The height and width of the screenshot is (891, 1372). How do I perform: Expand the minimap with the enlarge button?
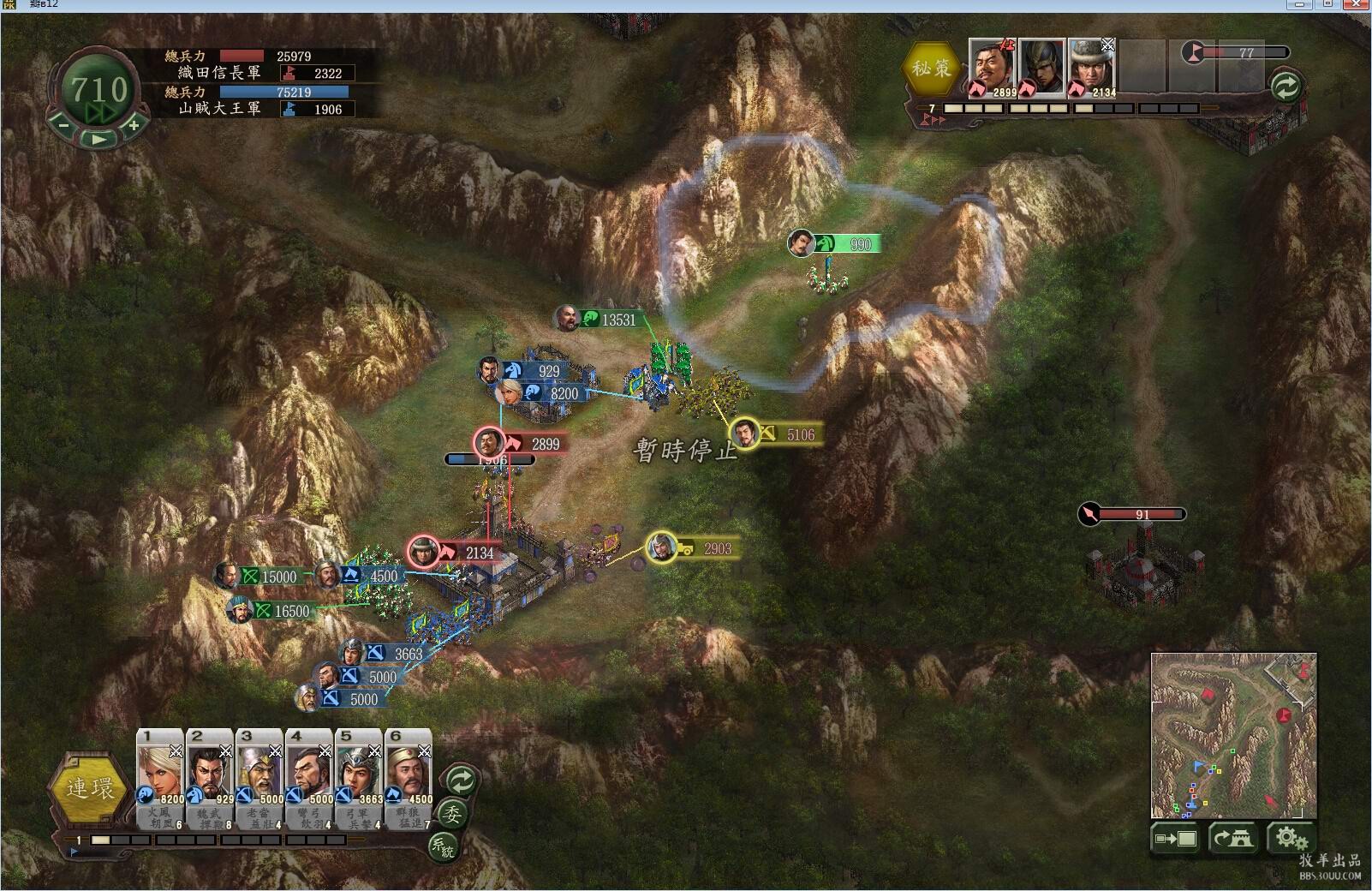tap(1176, 839)
